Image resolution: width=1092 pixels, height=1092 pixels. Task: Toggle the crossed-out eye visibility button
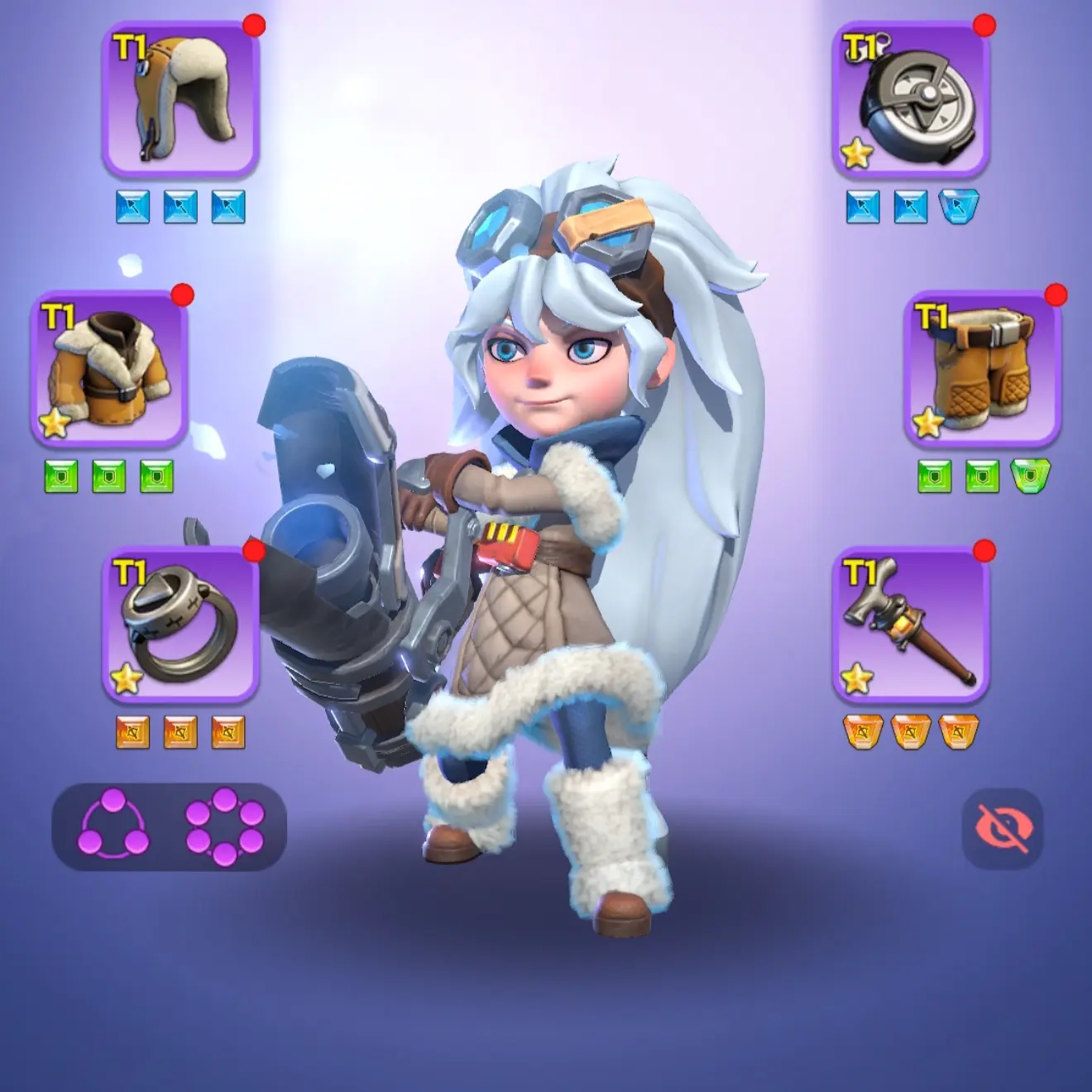1002,828
